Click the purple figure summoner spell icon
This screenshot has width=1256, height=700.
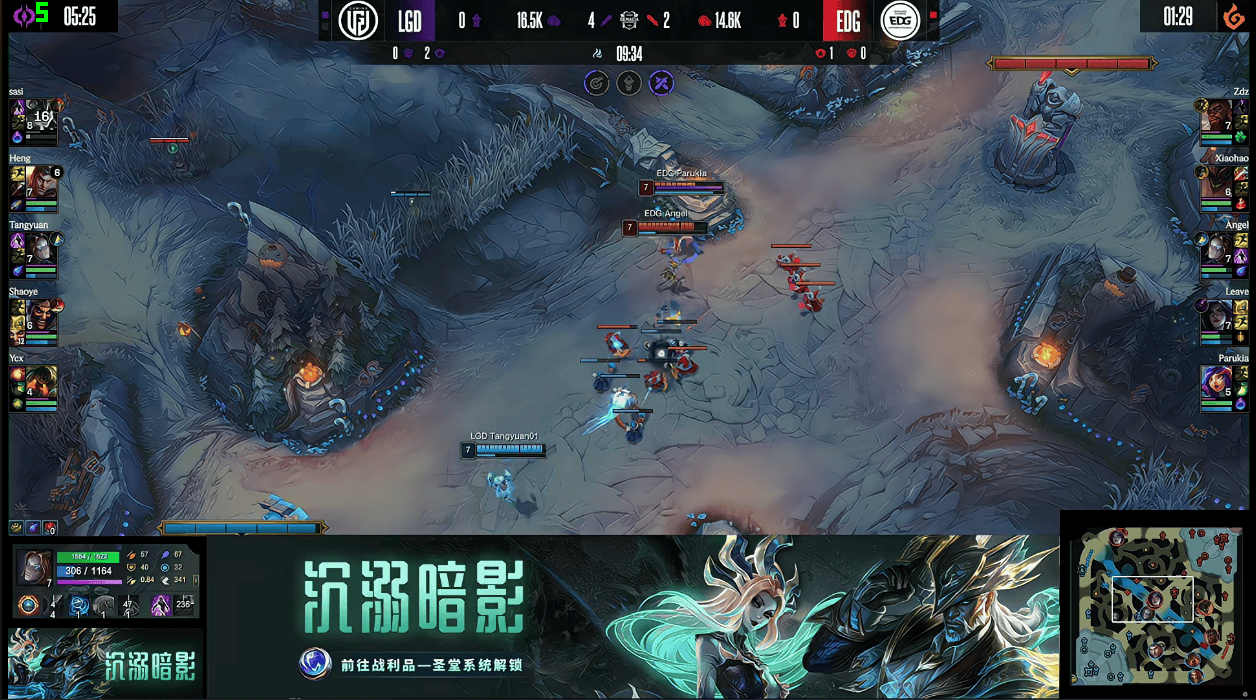pos(159,605)
